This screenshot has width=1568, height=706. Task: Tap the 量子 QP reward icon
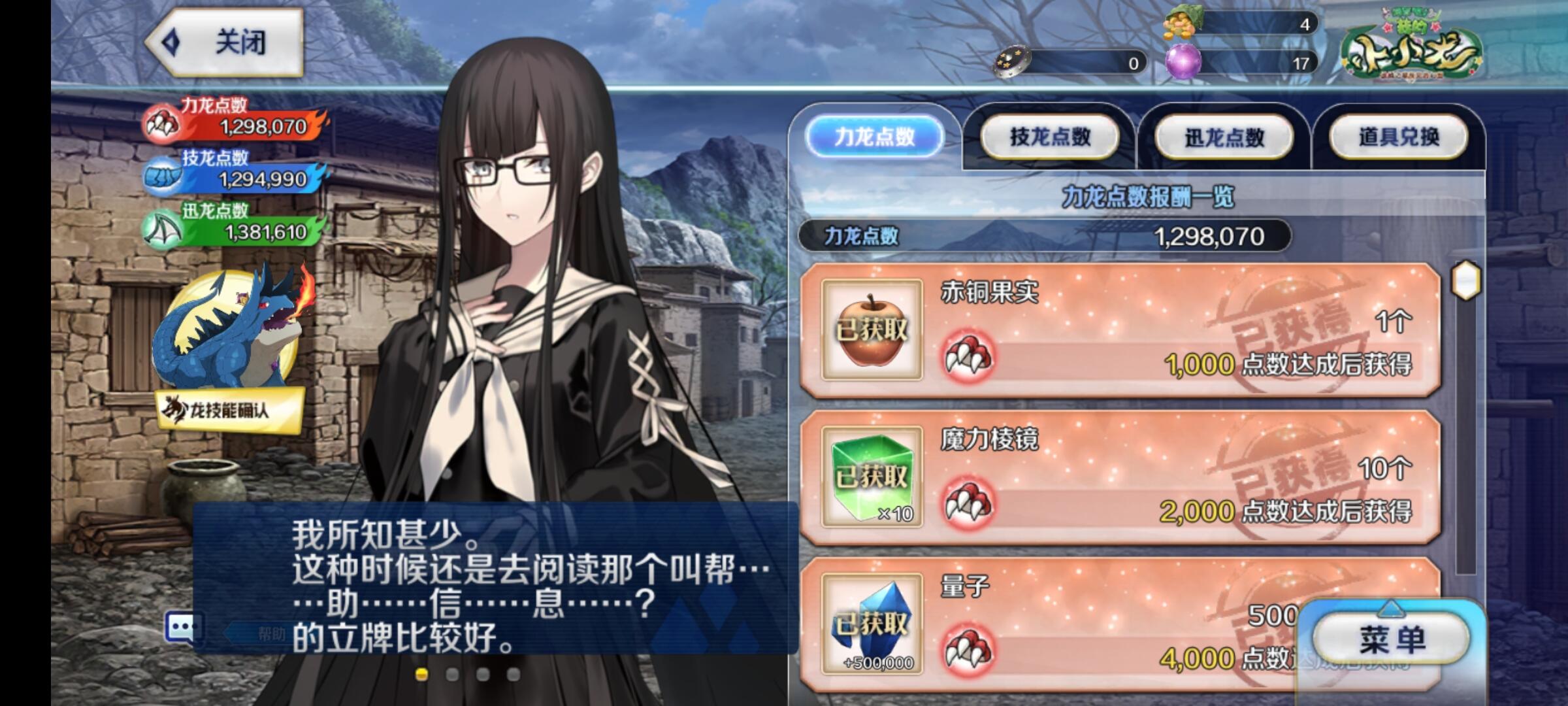pos(872,624)
